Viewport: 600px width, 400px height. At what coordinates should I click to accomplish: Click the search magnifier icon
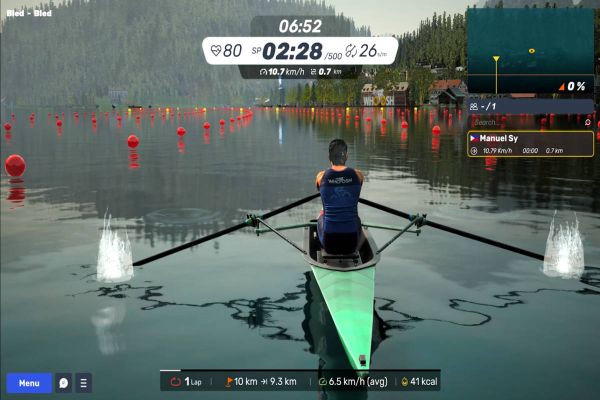(x=588, y=121)
